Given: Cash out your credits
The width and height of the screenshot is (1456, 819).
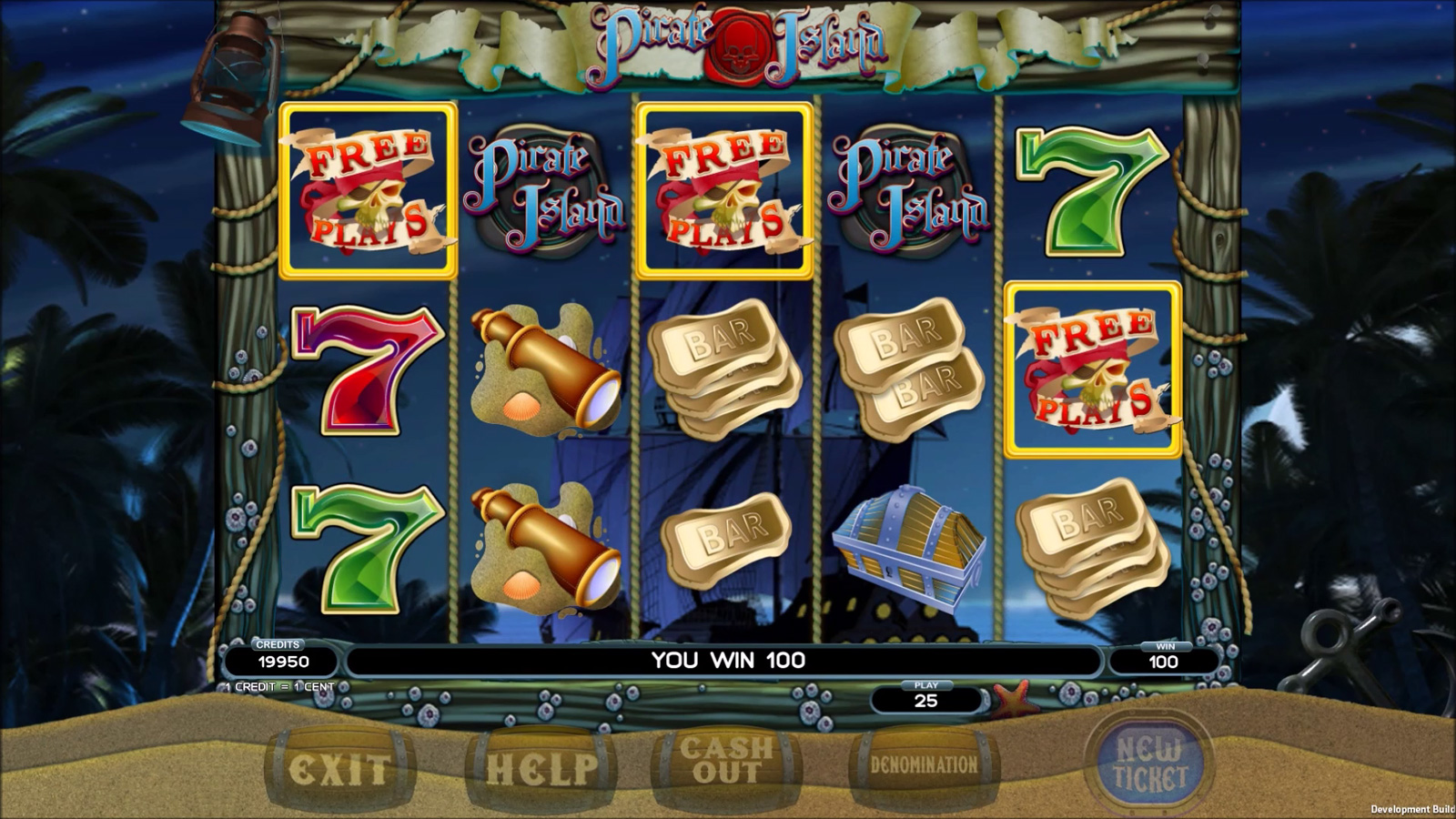Looking at the screenshot, I should point(726,763).
